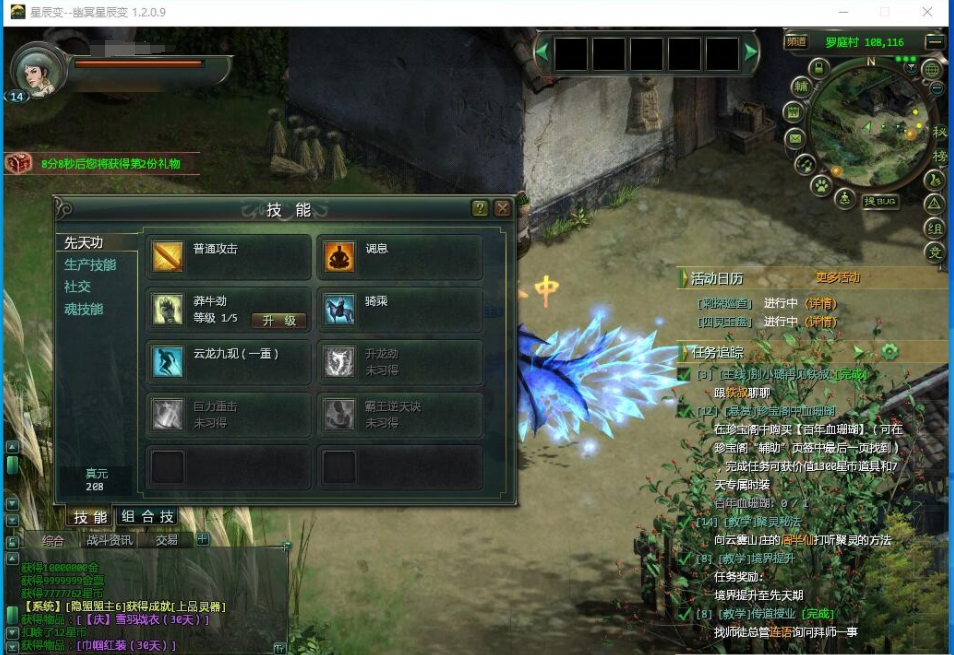This screenshot has width=954, height=655.
Task: Claim the red gift box countdown icon
Action: pyautogui.click(x=18, y=163)
